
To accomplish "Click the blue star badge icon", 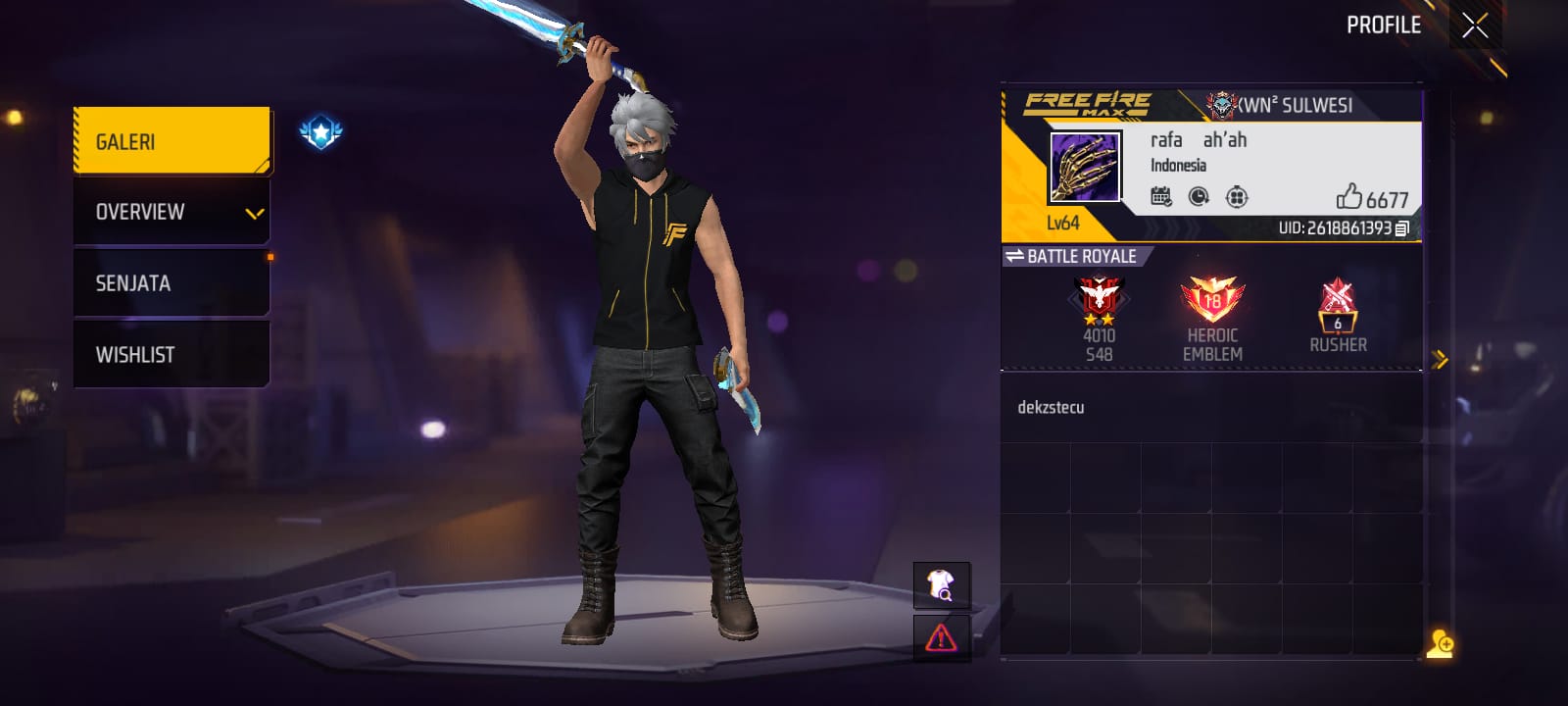I will pos(320,132).
